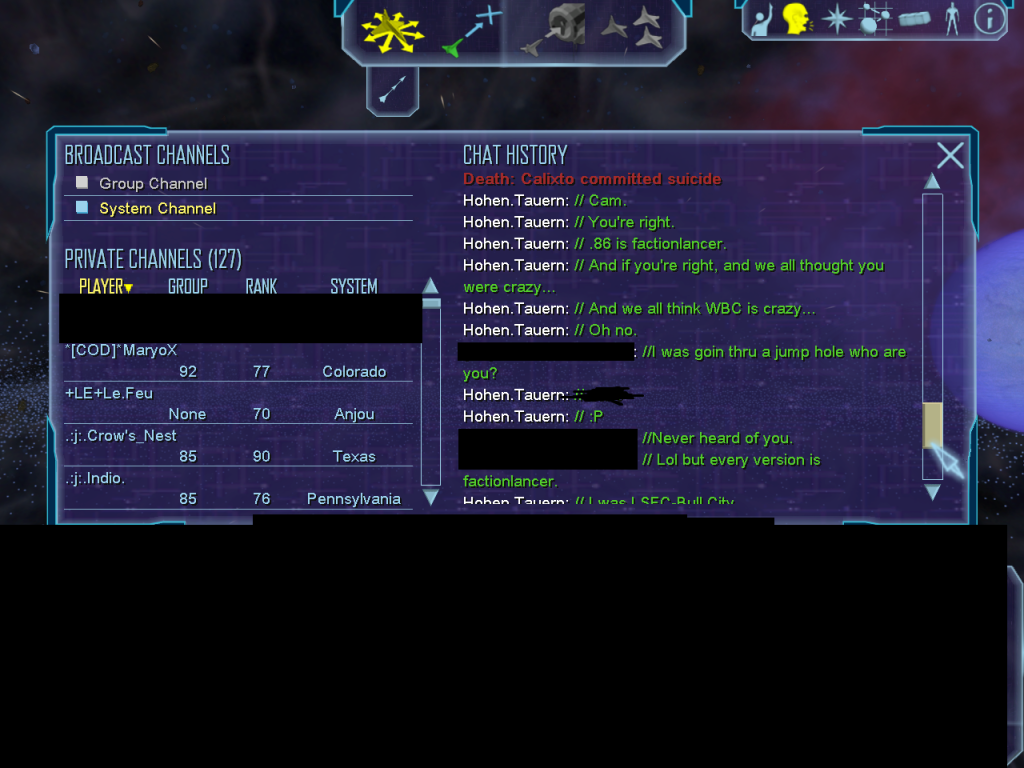Screen dimensions: 1024x768
Task: Click the player list scroll-down arrow
Action: [431, 497]
